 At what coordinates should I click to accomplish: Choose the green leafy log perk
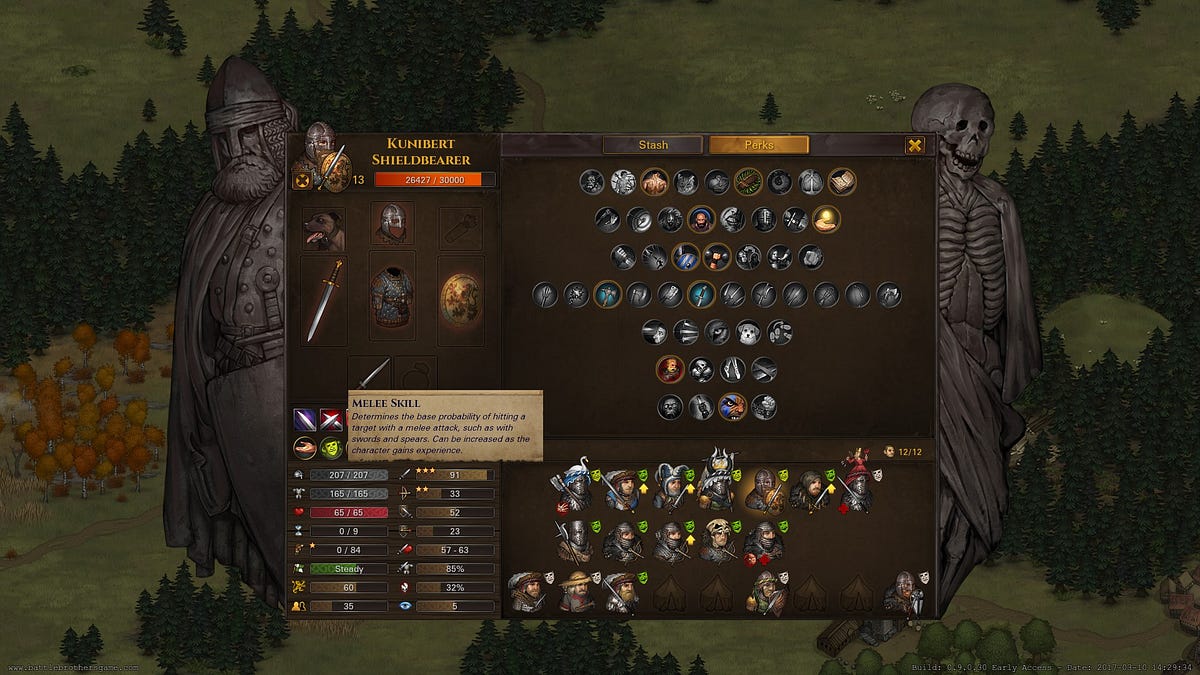[748, 181]
